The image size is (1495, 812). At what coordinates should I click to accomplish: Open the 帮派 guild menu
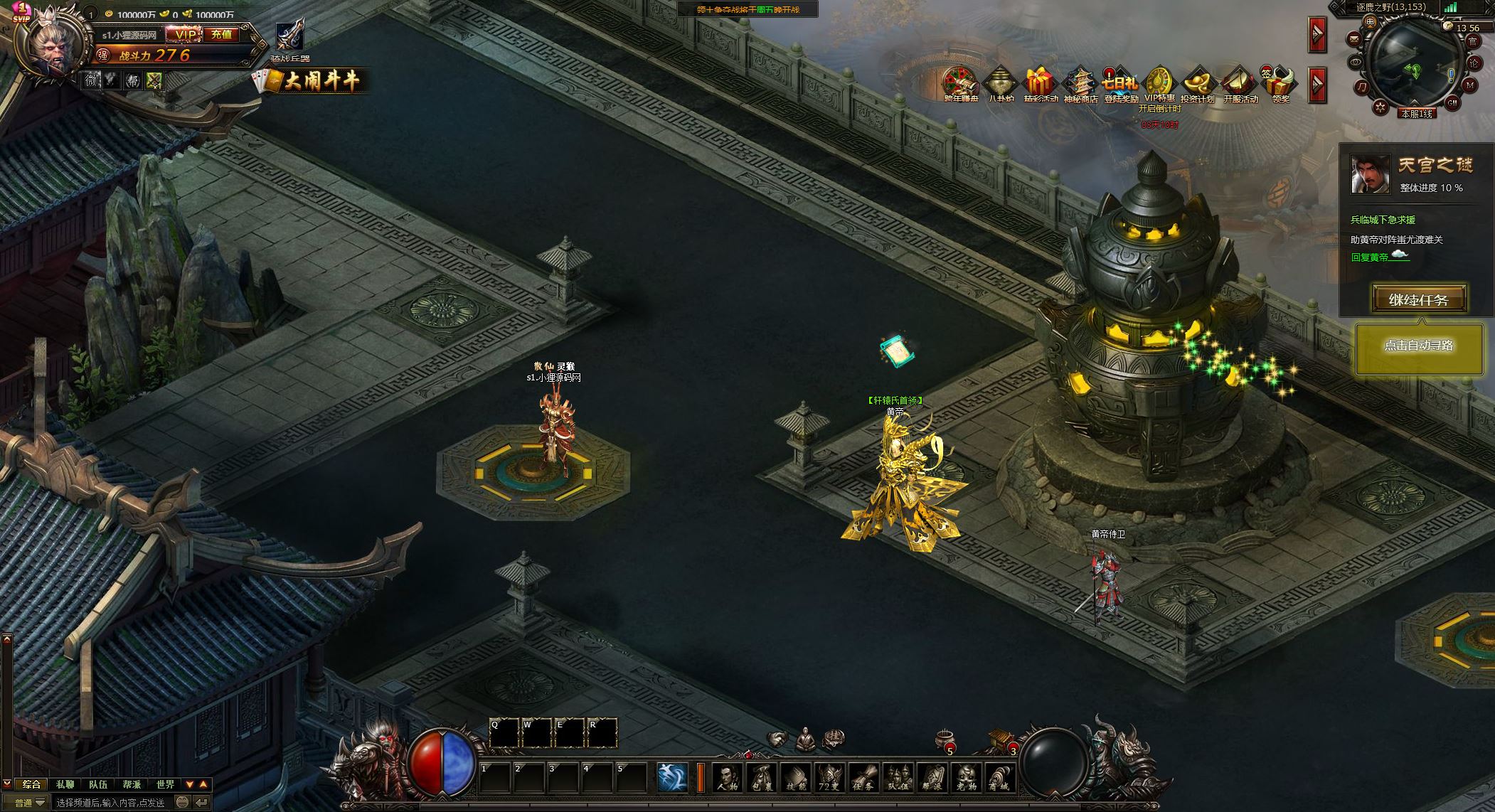[x=932, y=777]
